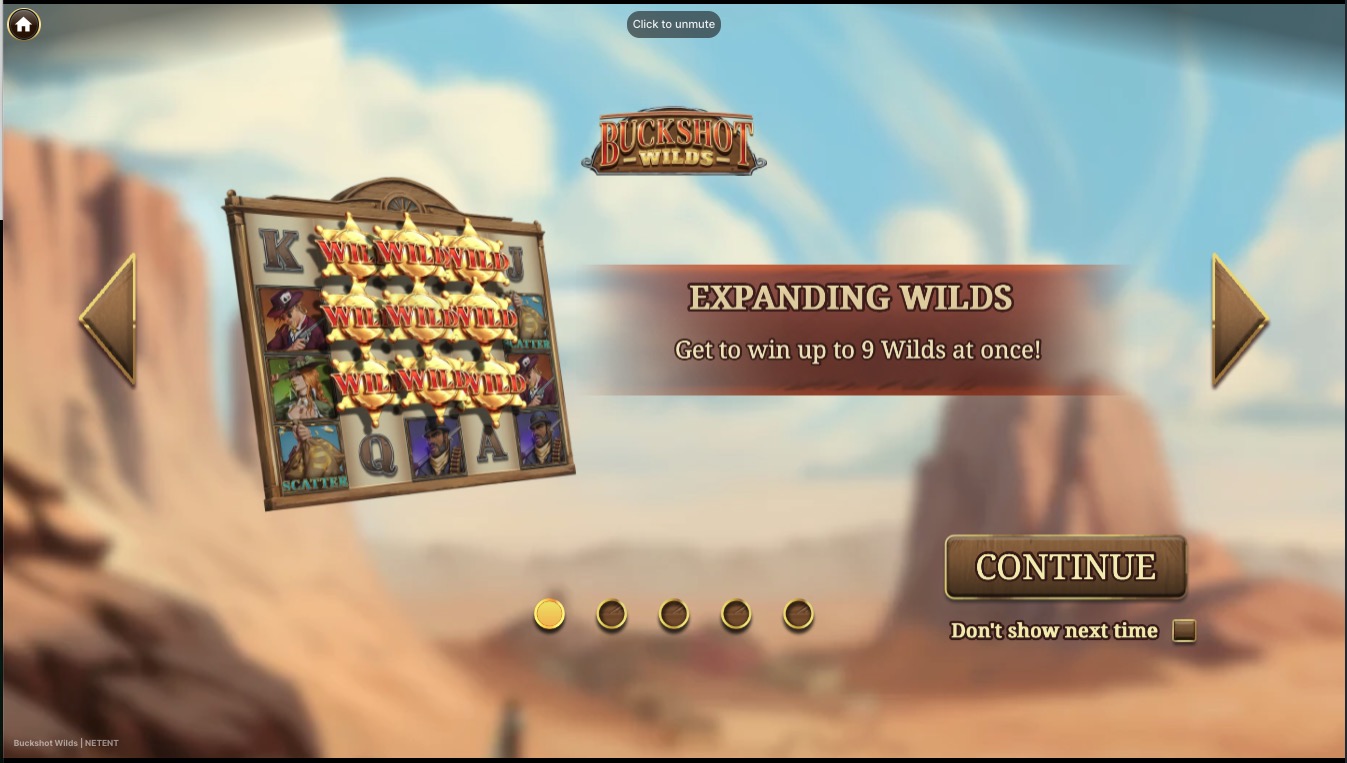Open the next info page via right navigation arrow
The image size is (1347, 763).
tap(1237, 322)
